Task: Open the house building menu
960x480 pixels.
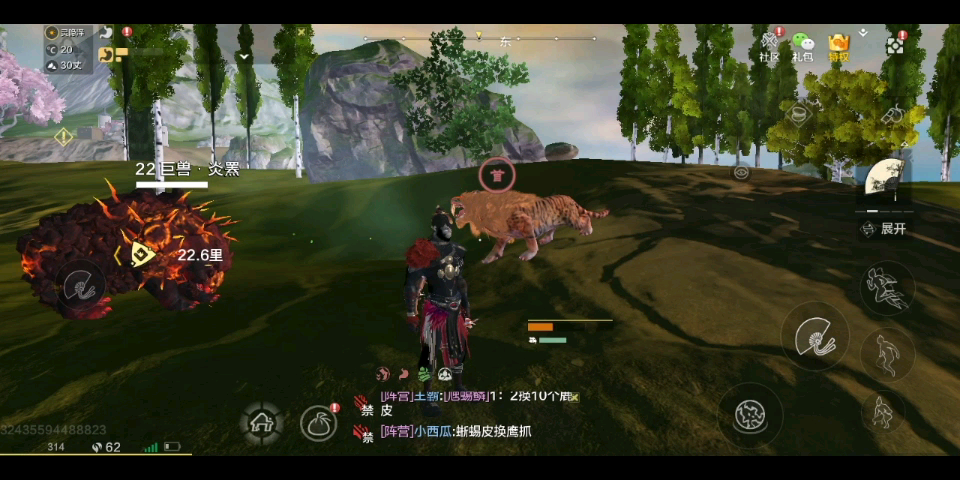Action: (262, 423)
